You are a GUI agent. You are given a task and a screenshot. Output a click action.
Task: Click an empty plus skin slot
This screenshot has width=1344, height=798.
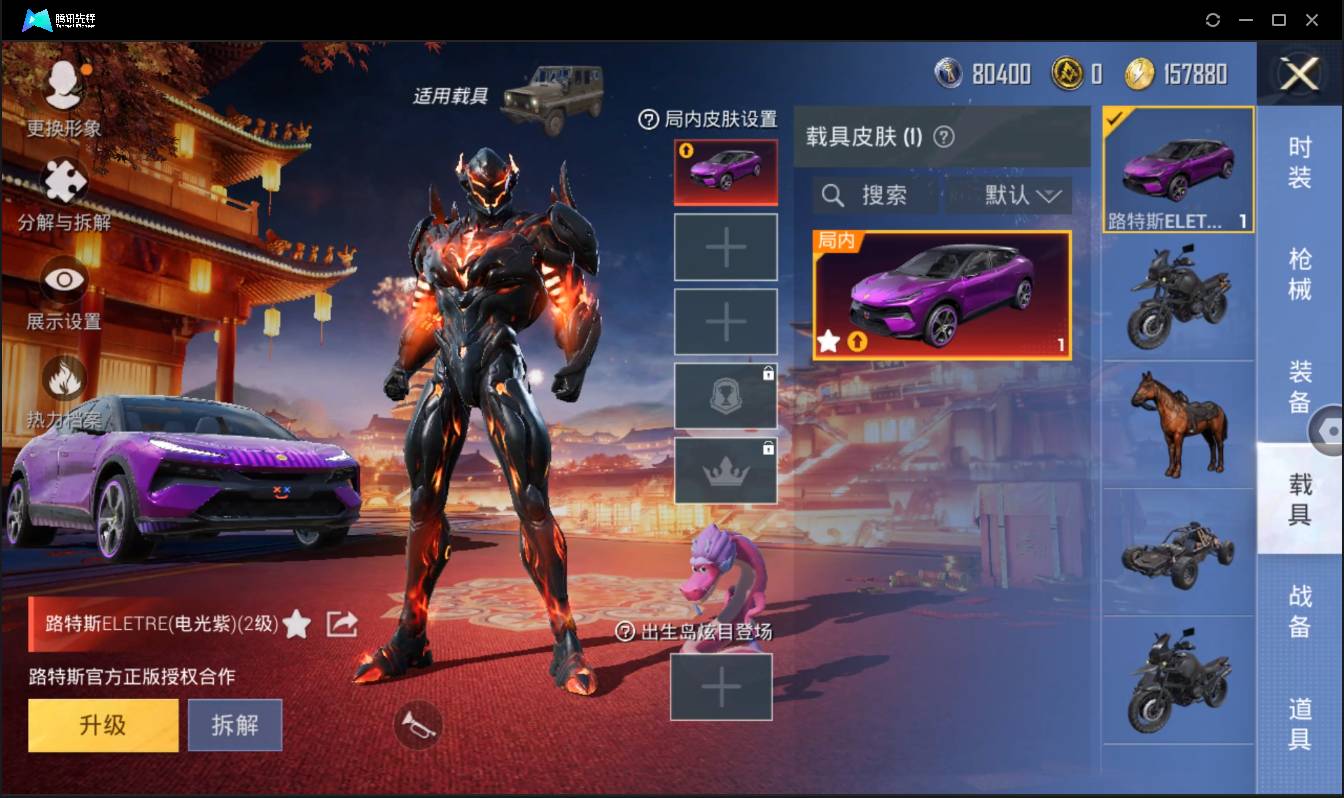click(x=726, y=246)
